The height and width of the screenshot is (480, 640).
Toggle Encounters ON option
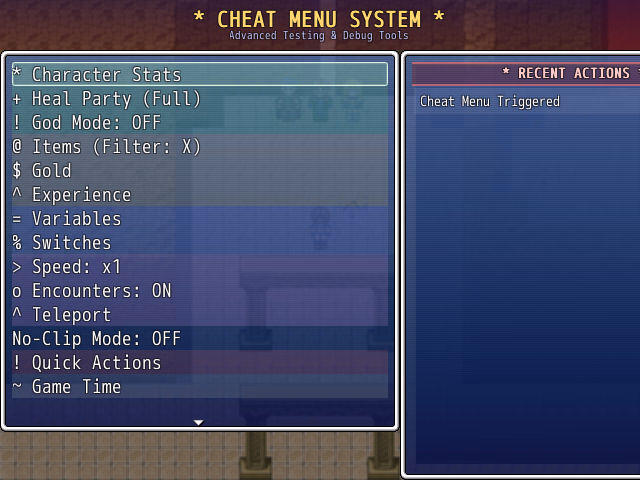tap(199, 291)
